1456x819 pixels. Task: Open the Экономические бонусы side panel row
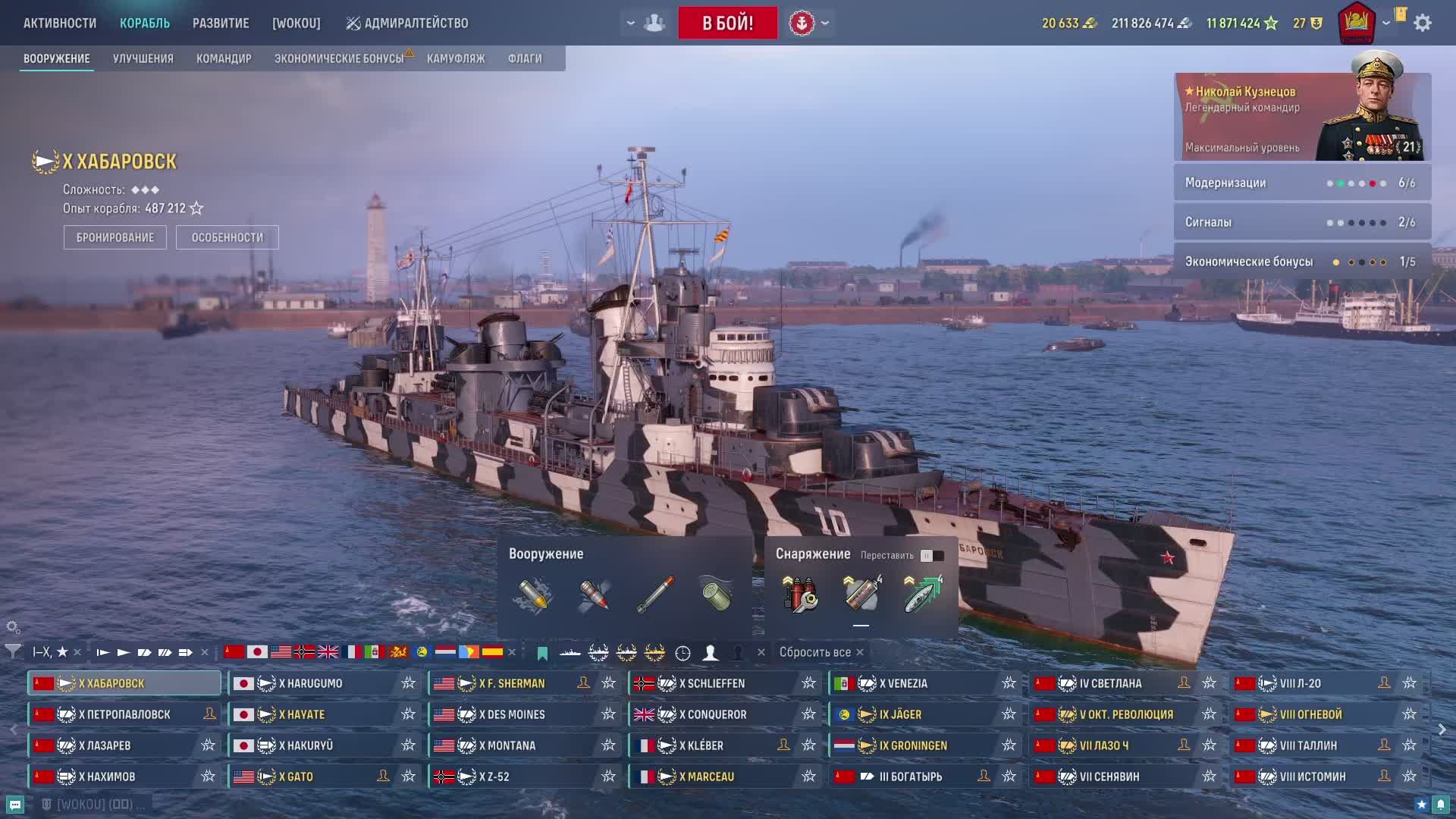tap(1302, 262)
